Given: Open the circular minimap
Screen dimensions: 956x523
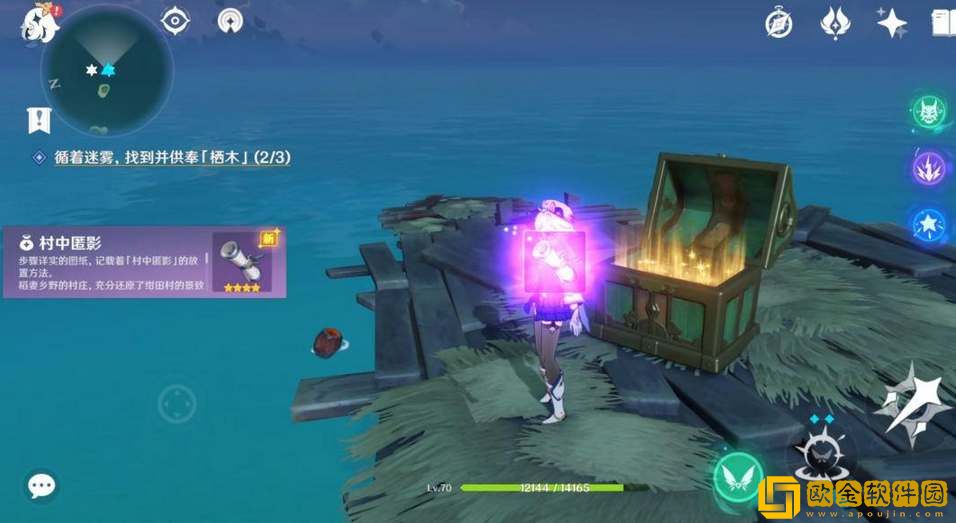Looking at the screenshot, I should click(x=106, y=70).
